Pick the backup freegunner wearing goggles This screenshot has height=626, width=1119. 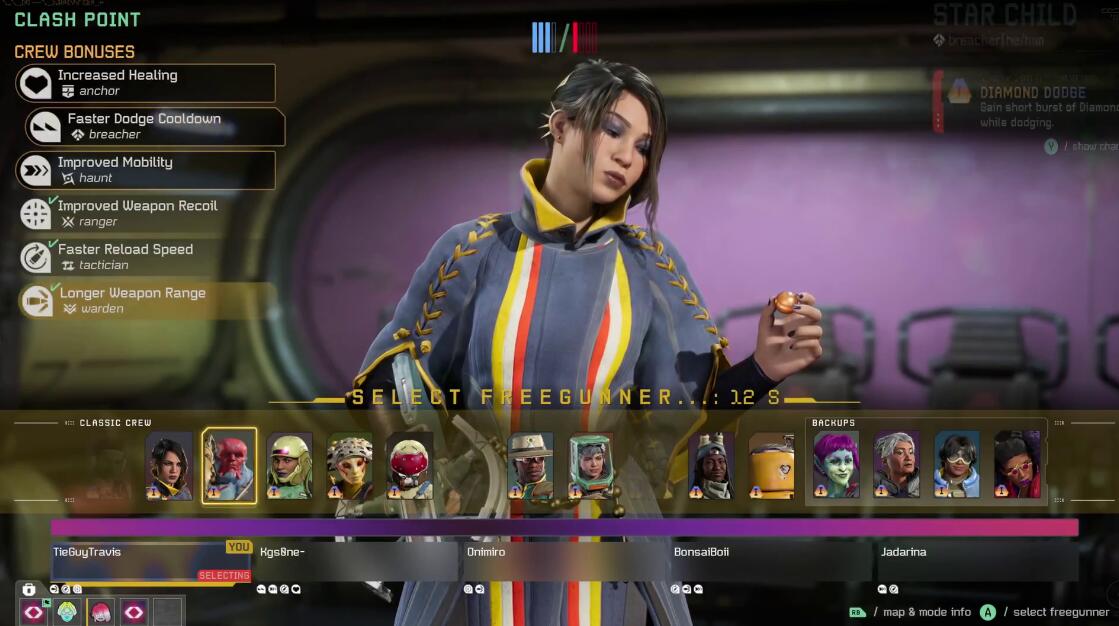[957, 465]
